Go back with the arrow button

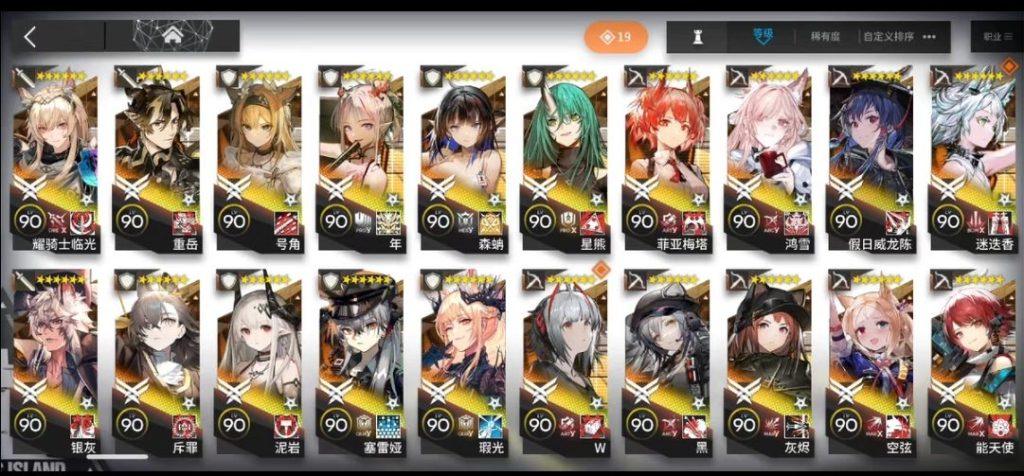[31, 37]
